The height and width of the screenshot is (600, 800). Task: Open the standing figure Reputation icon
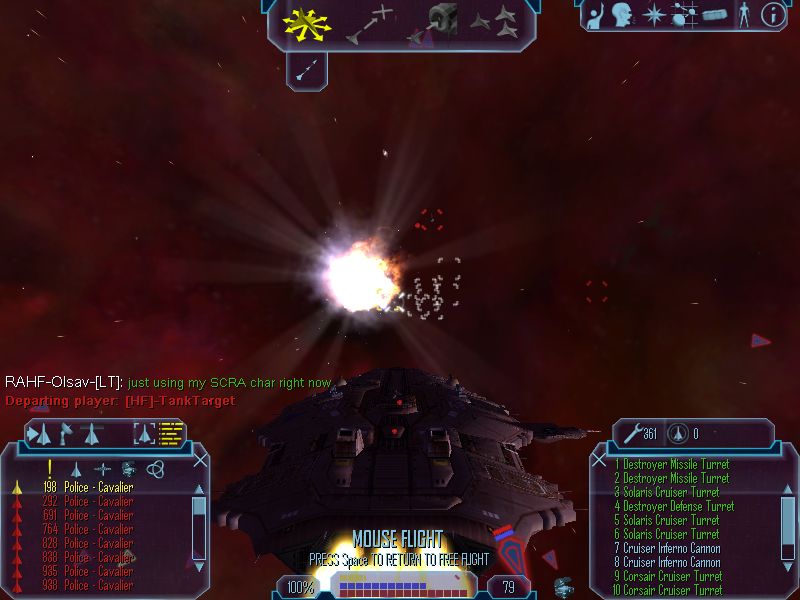pos(744,15)
